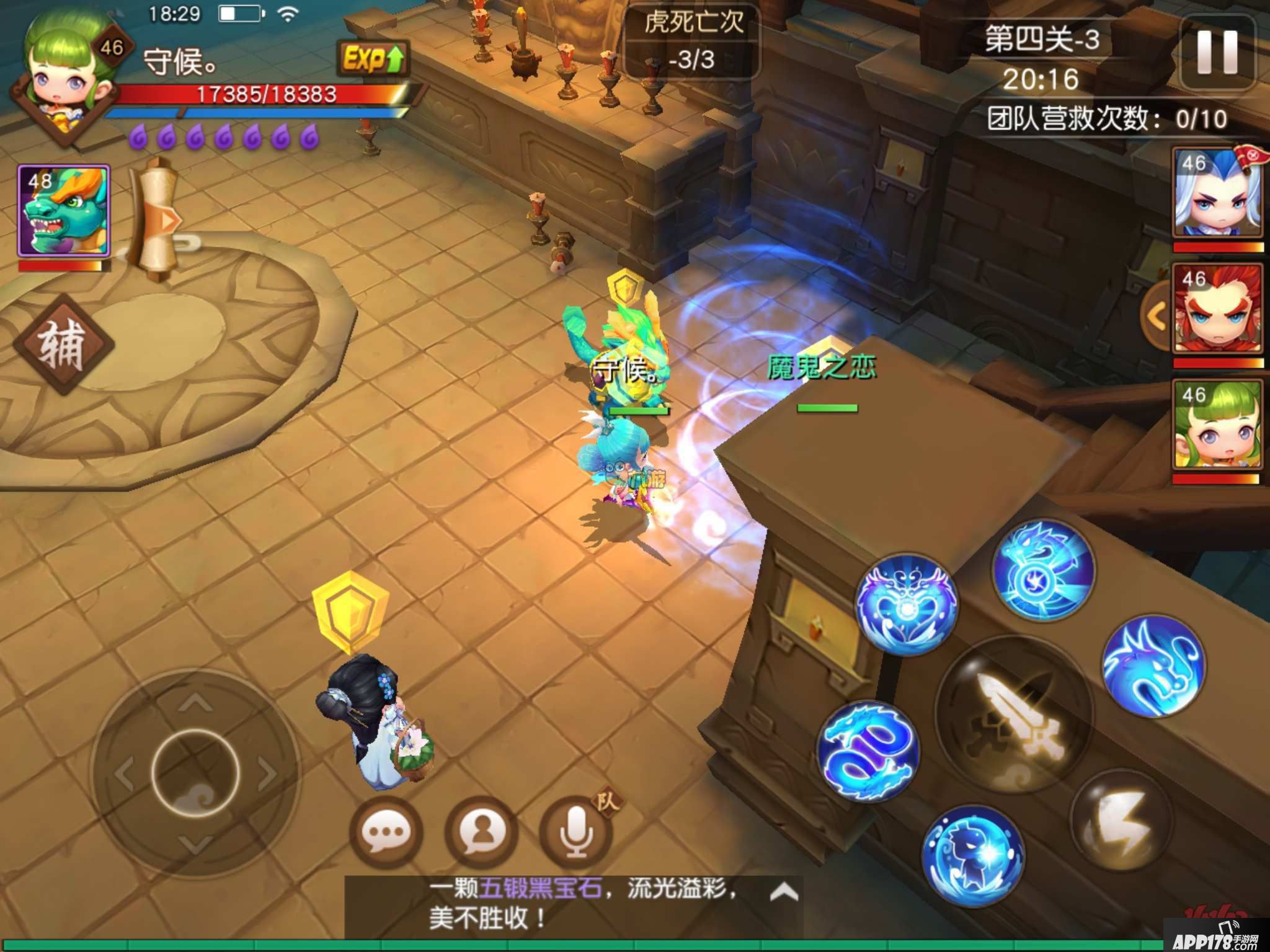Collapse the team list with the arrow tab

(1156, 317)
